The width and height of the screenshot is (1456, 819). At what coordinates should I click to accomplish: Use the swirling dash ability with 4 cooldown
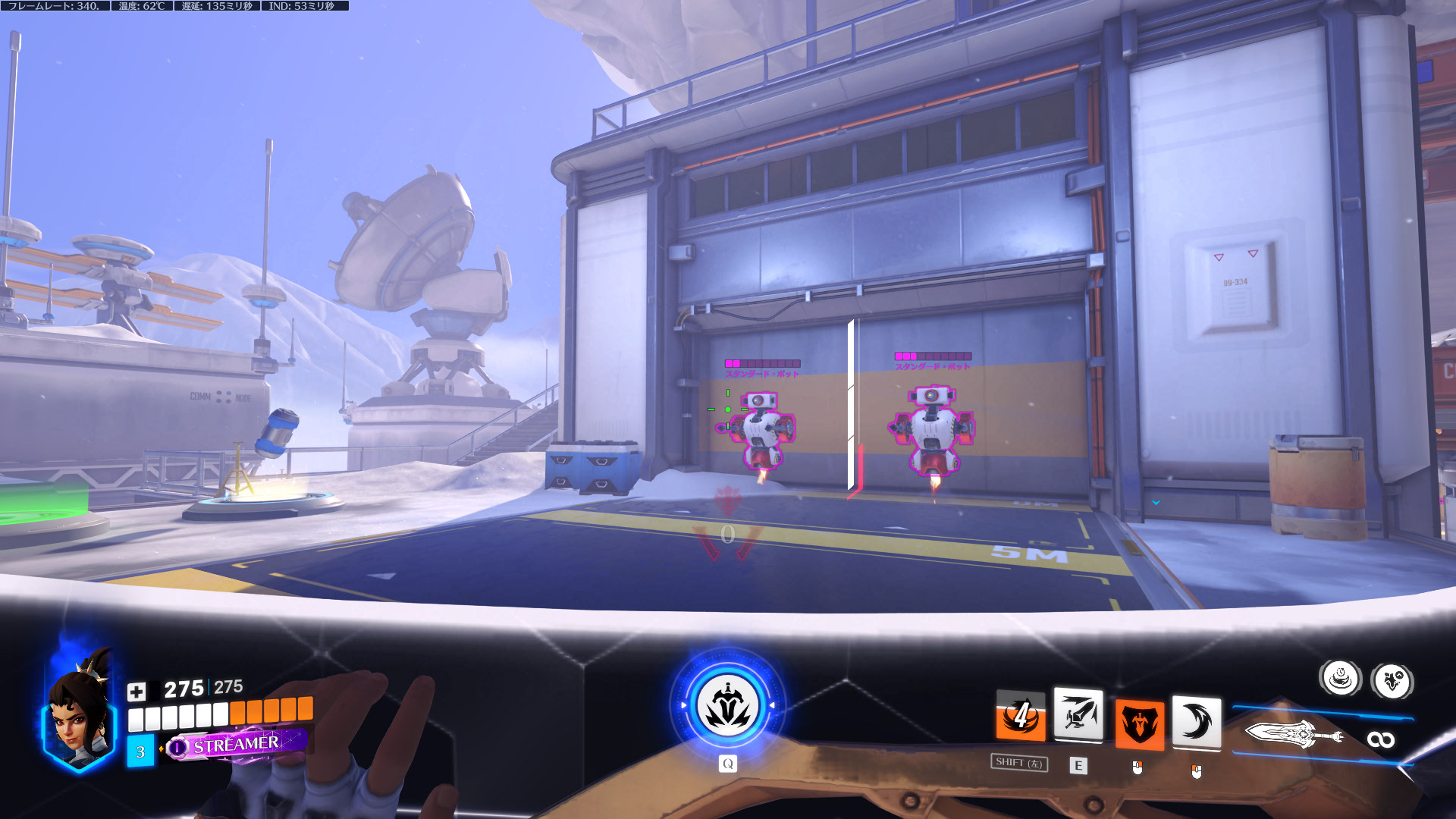[1021, 717]
